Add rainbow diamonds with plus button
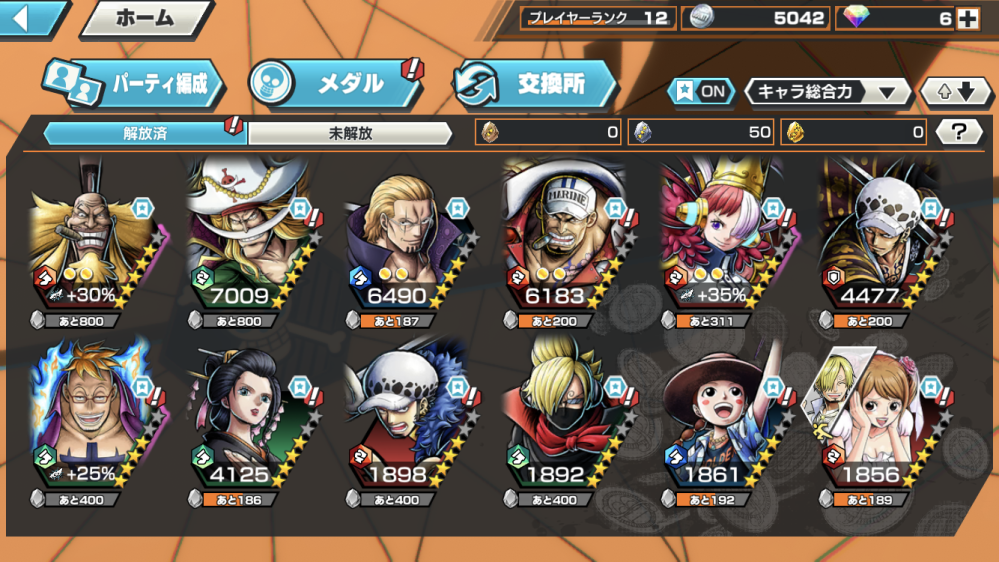Viewport: 999px width, 562px height. point(966,18)
